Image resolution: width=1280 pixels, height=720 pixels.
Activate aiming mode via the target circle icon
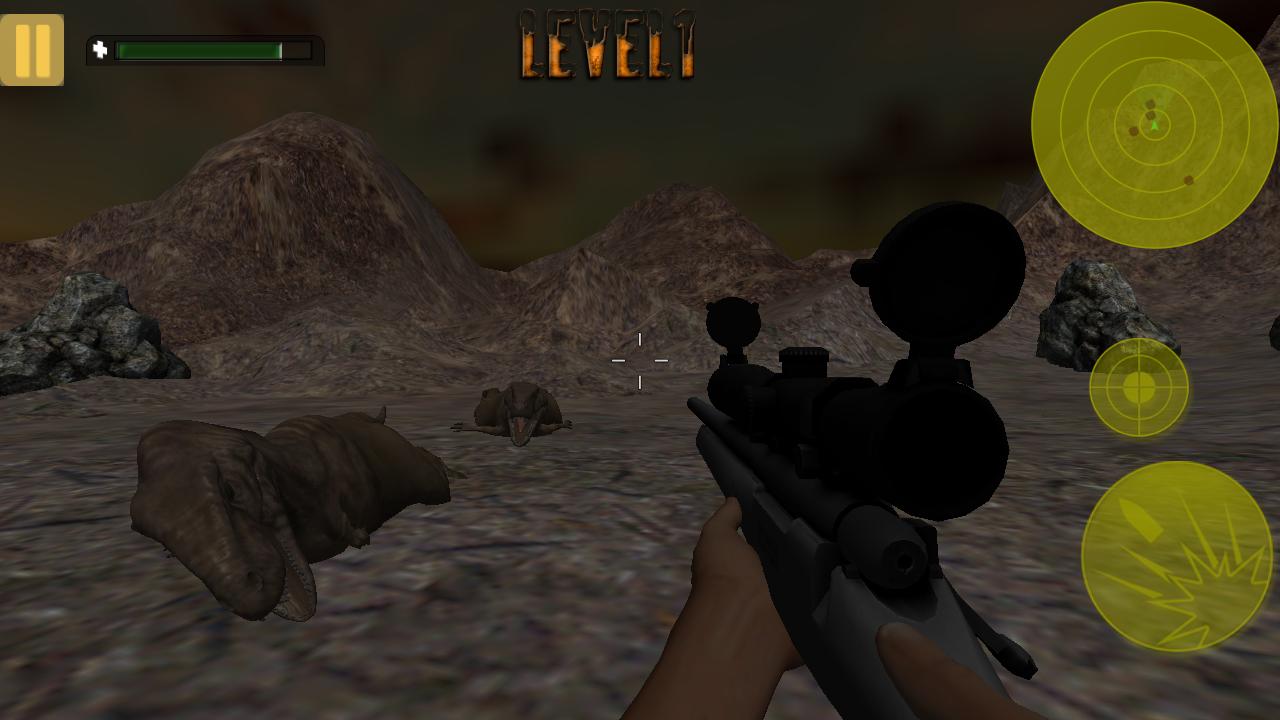point(1138,389)
